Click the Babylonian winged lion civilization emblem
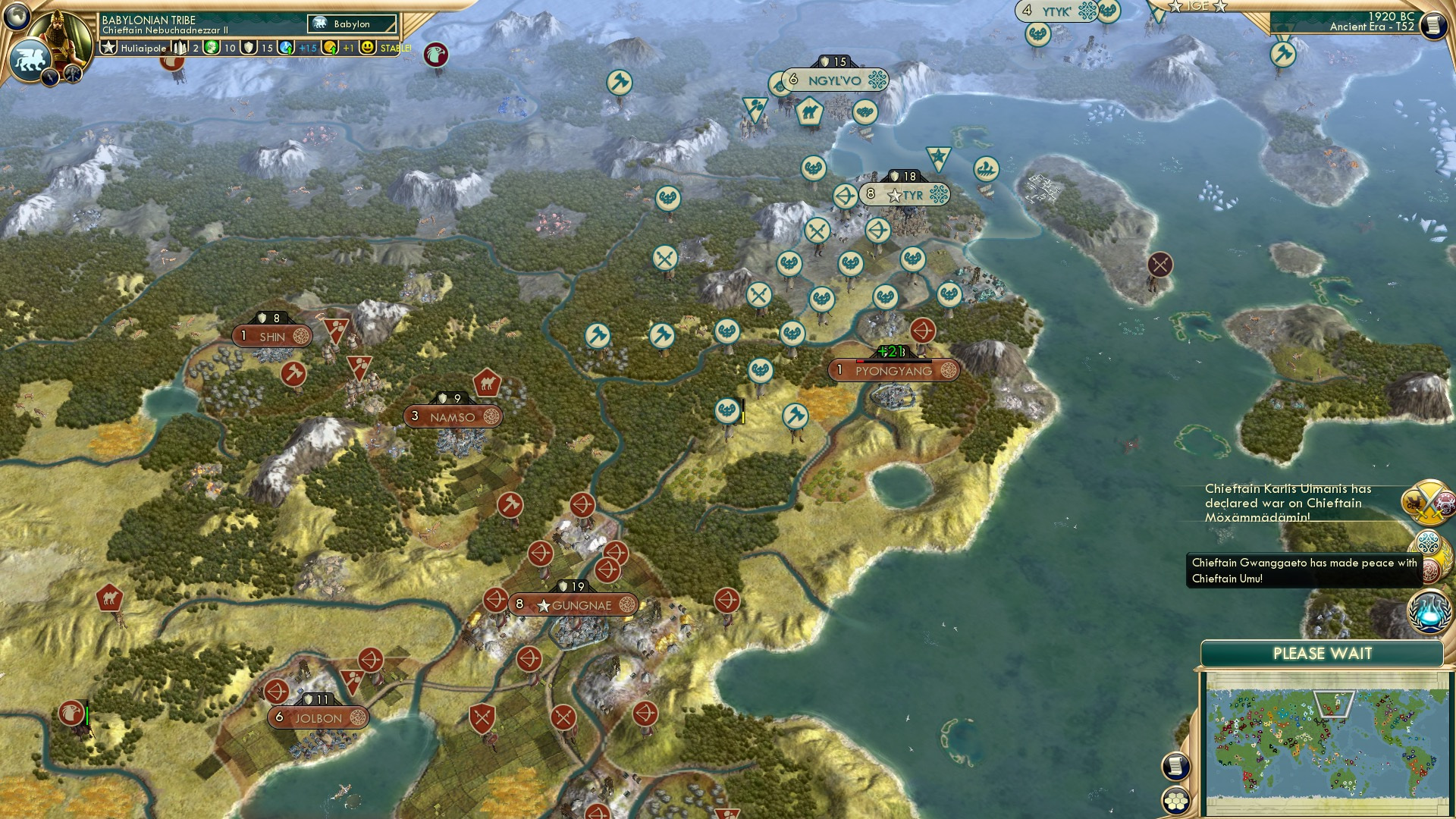This screenshot has height=819, width=1456. [30, 60]
